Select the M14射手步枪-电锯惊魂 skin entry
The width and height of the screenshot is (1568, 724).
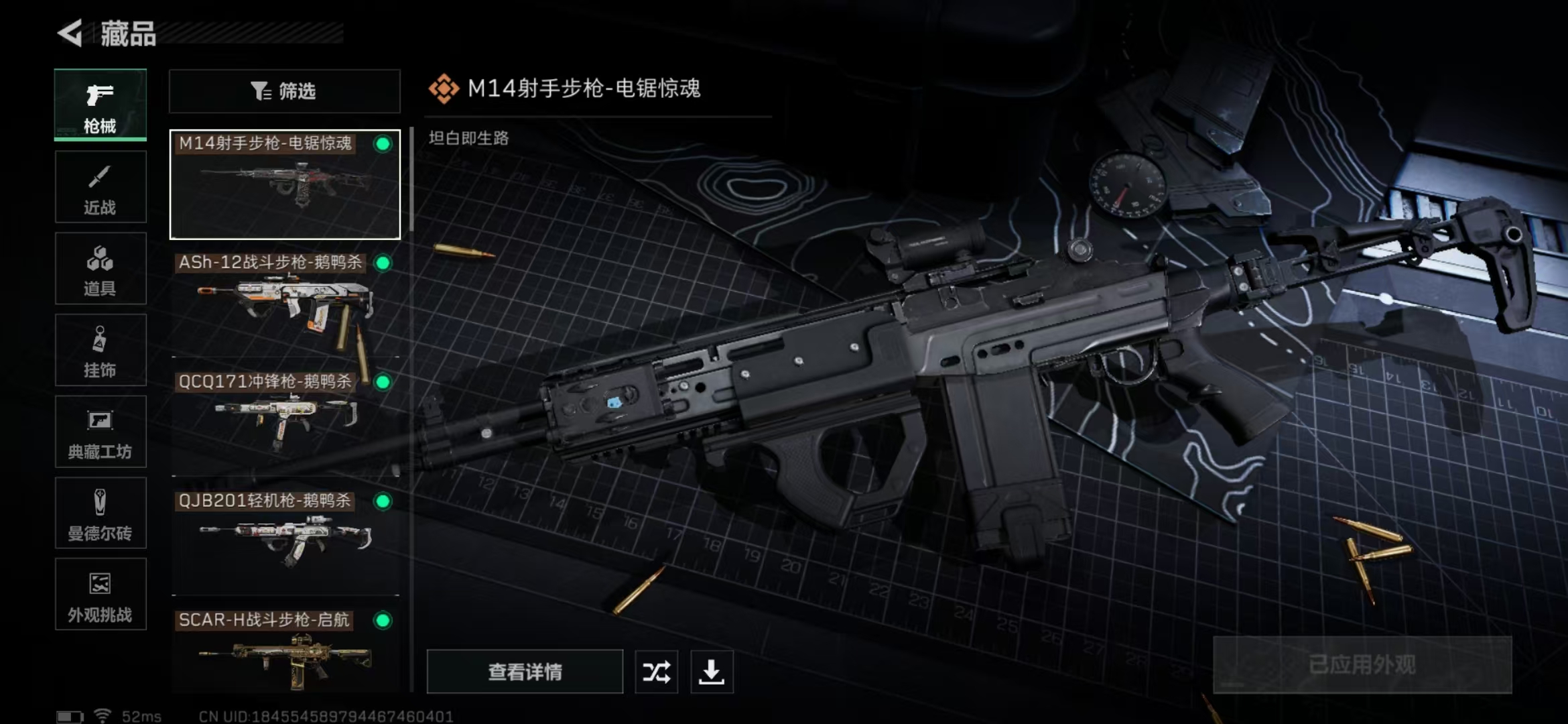[x=285, y=185]
